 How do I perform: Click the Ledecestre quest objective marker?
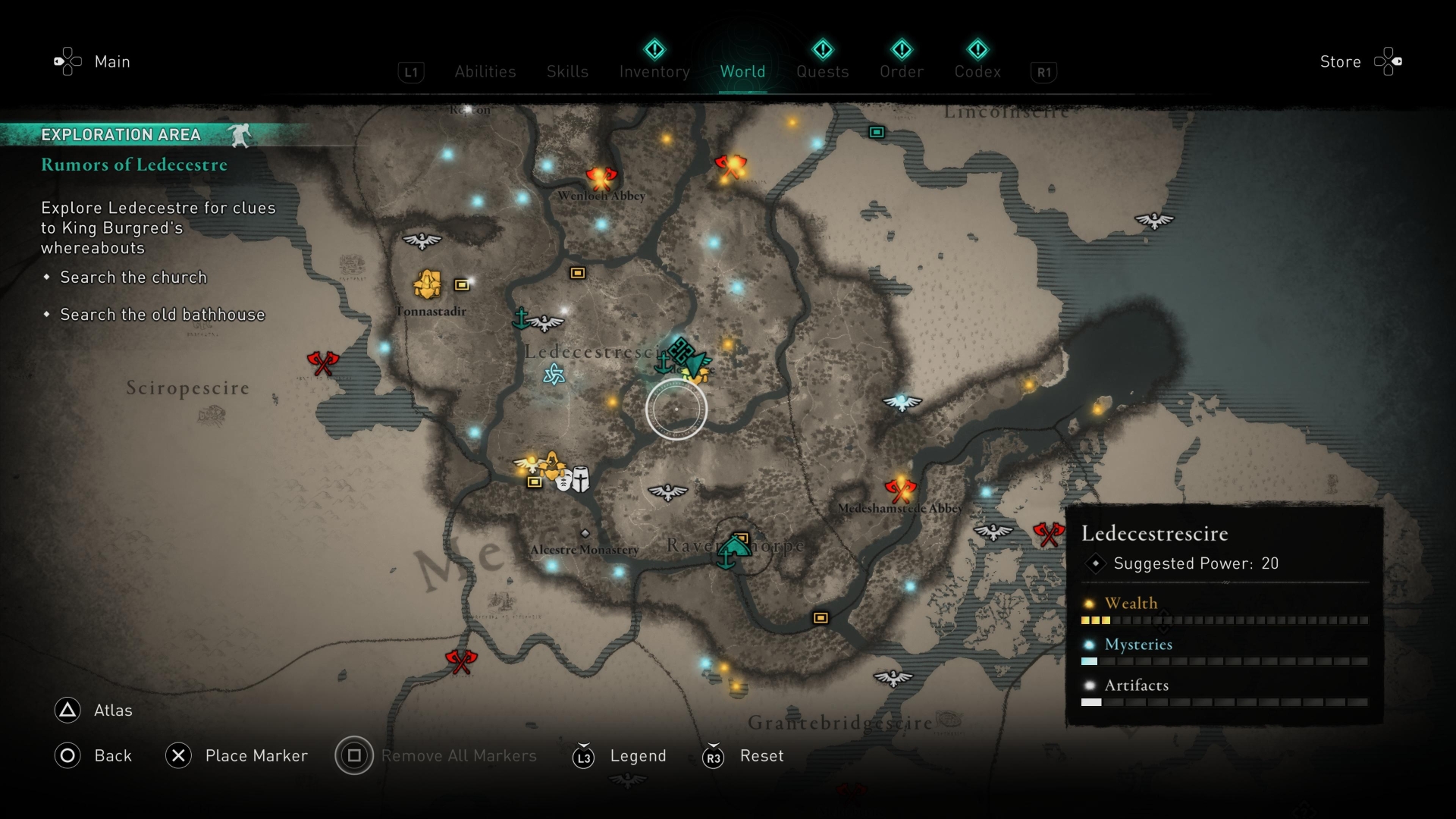682,353
